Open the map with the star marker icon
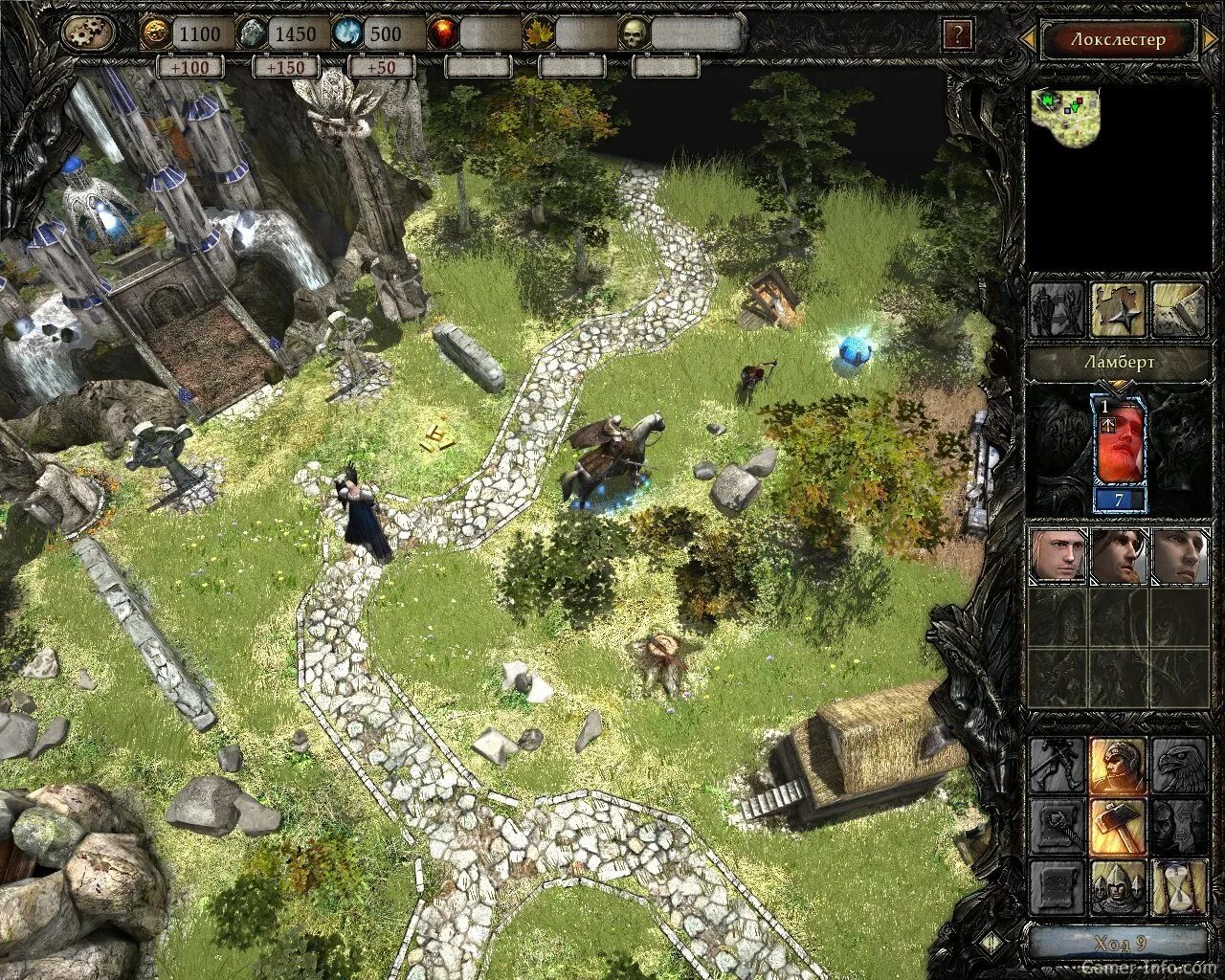Screen dimensions: 1225x980 pyautogui.click(x=1118, y=309)
